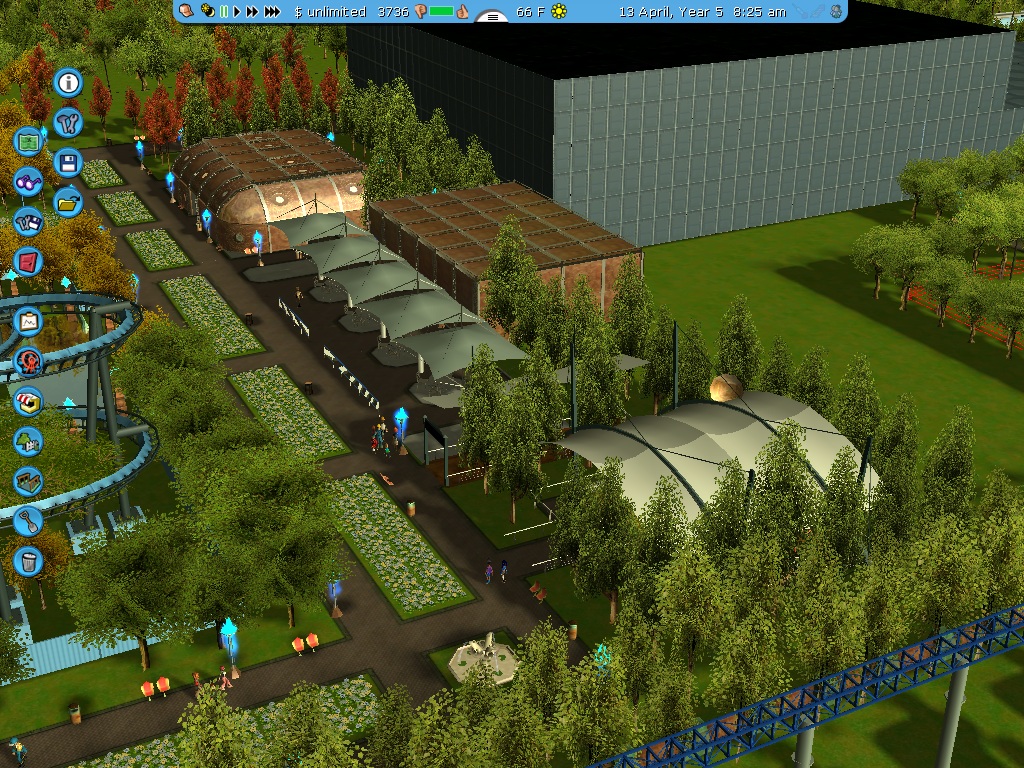Select the purple binoculars view options

(x=28, y=182)
